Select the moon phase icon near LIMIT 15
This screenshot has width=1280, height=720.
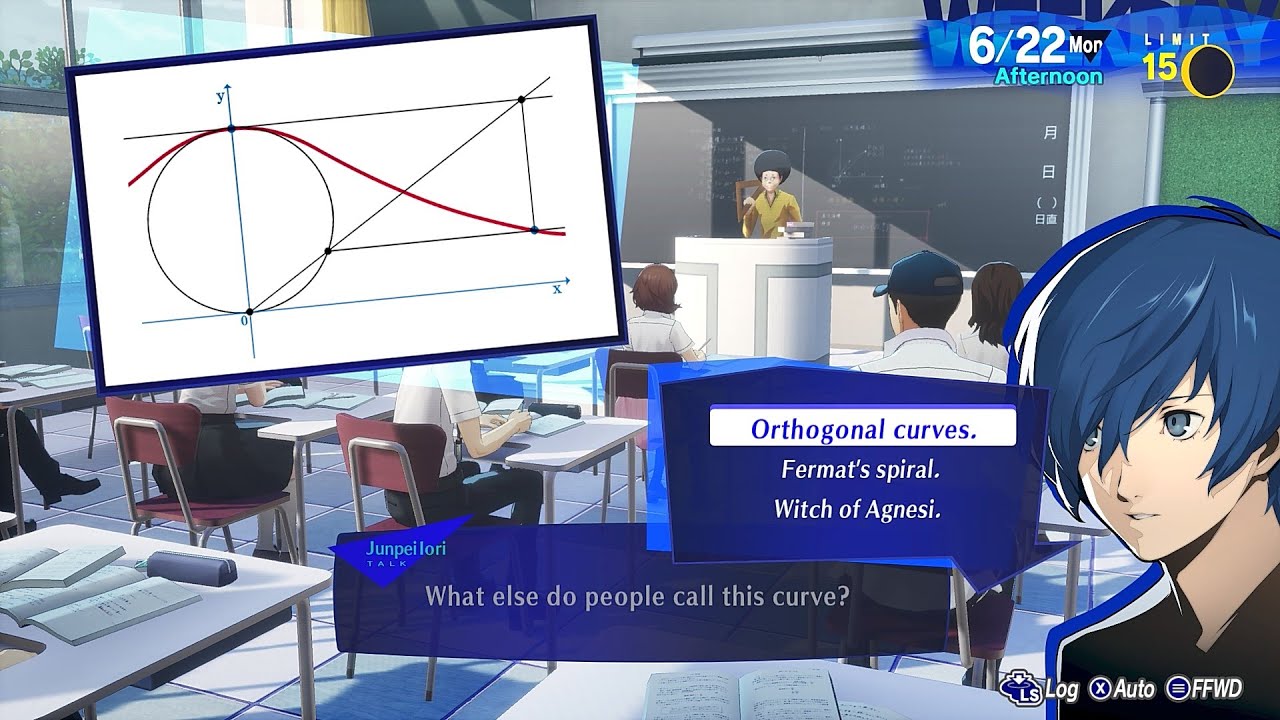1207,66
